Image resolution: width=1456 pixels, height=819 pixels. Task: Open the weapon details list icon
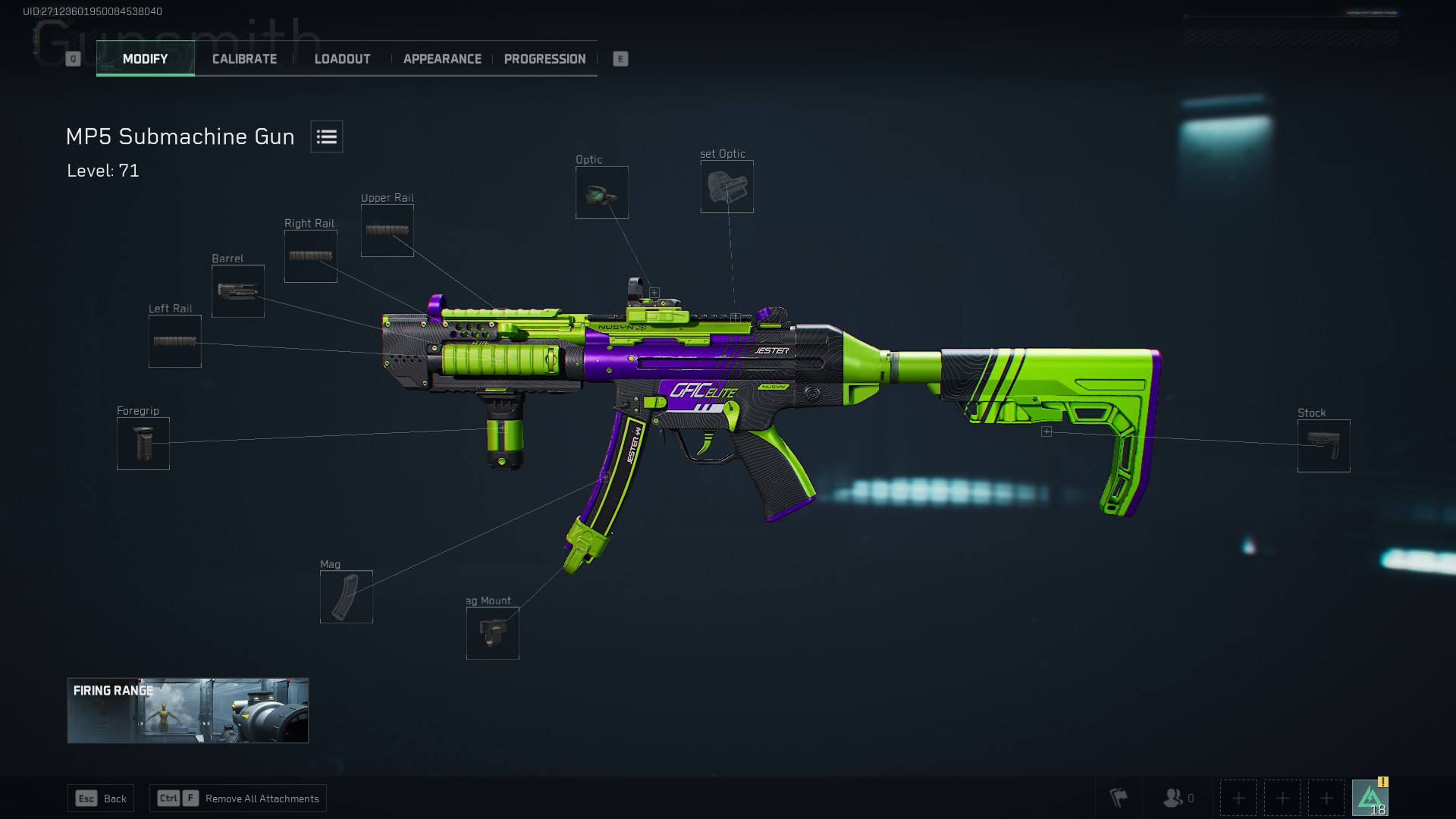coord(326,136)
